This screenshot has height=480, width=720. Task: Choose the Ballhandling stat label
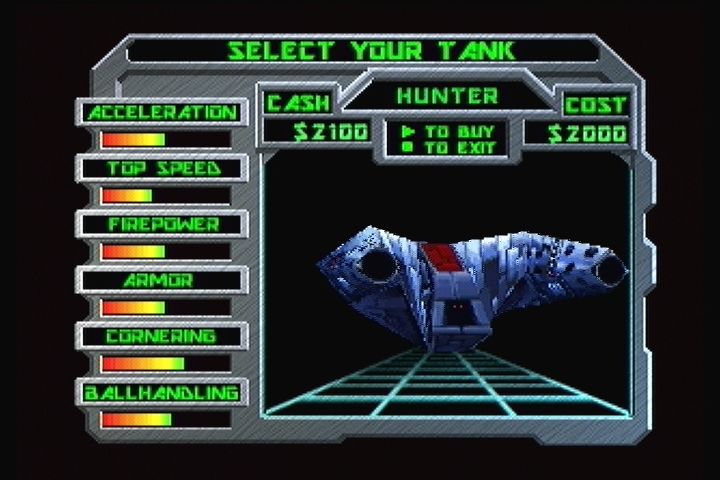[x=162, y=393]
